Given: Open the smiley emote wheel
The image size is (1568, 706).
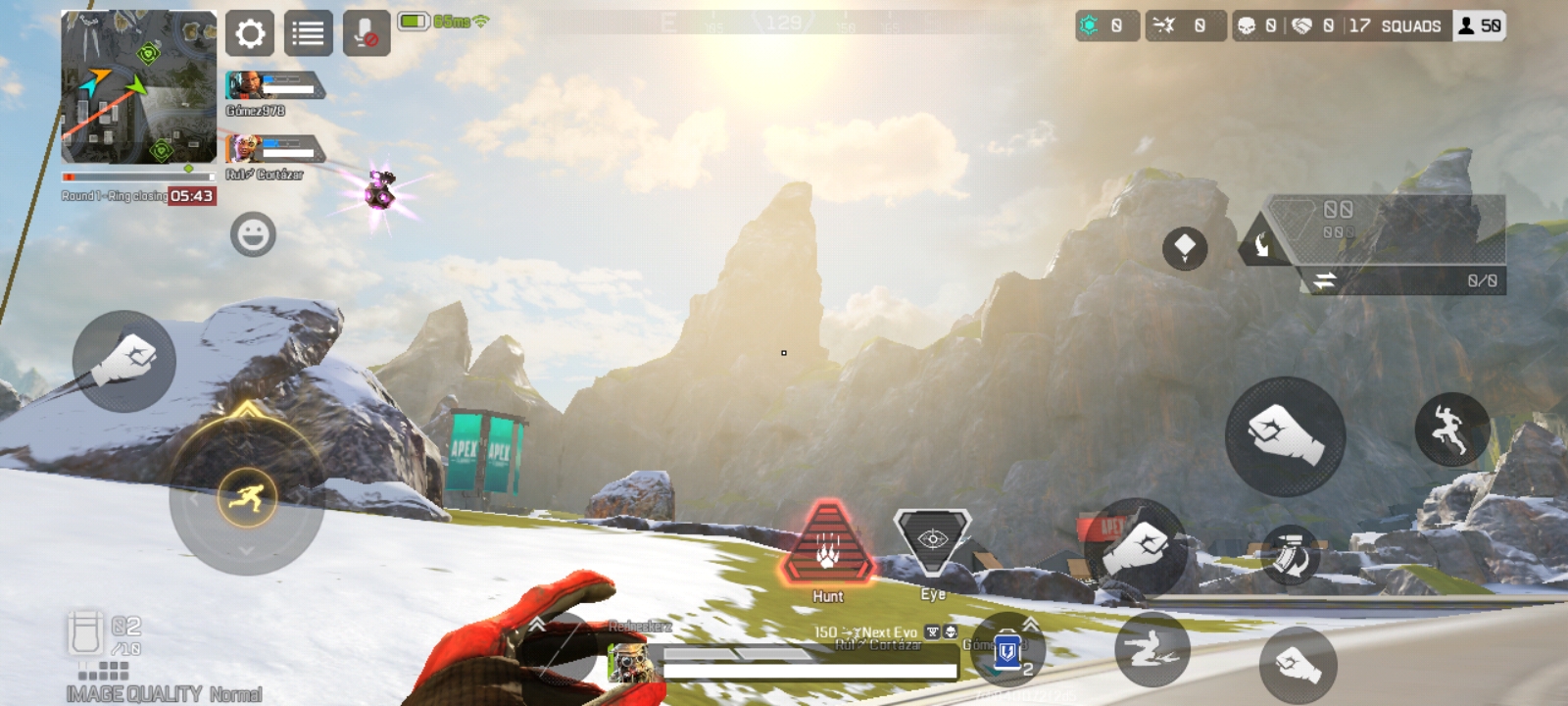Looking at the screenshot, I should click(253, 235).
